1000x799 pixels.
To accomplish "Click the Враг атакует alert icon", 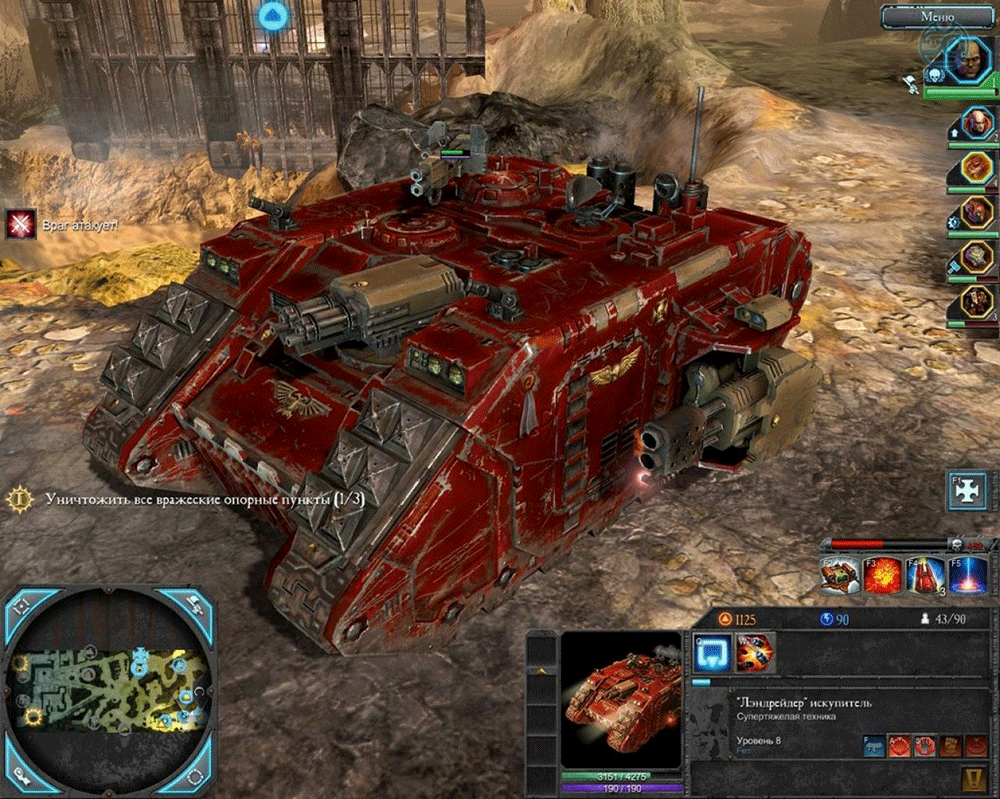I will pos(20,225).
